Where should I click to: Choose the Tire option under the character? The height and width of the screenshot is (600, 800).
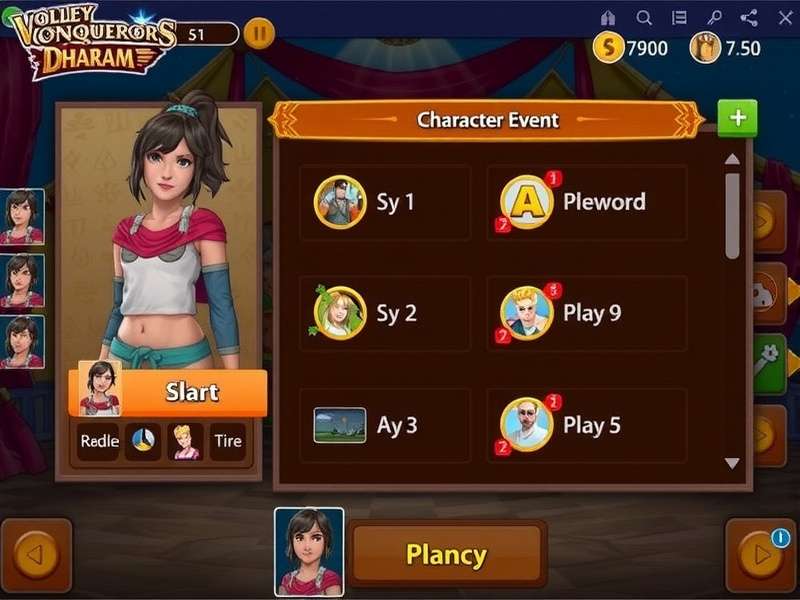pos(228,441)
